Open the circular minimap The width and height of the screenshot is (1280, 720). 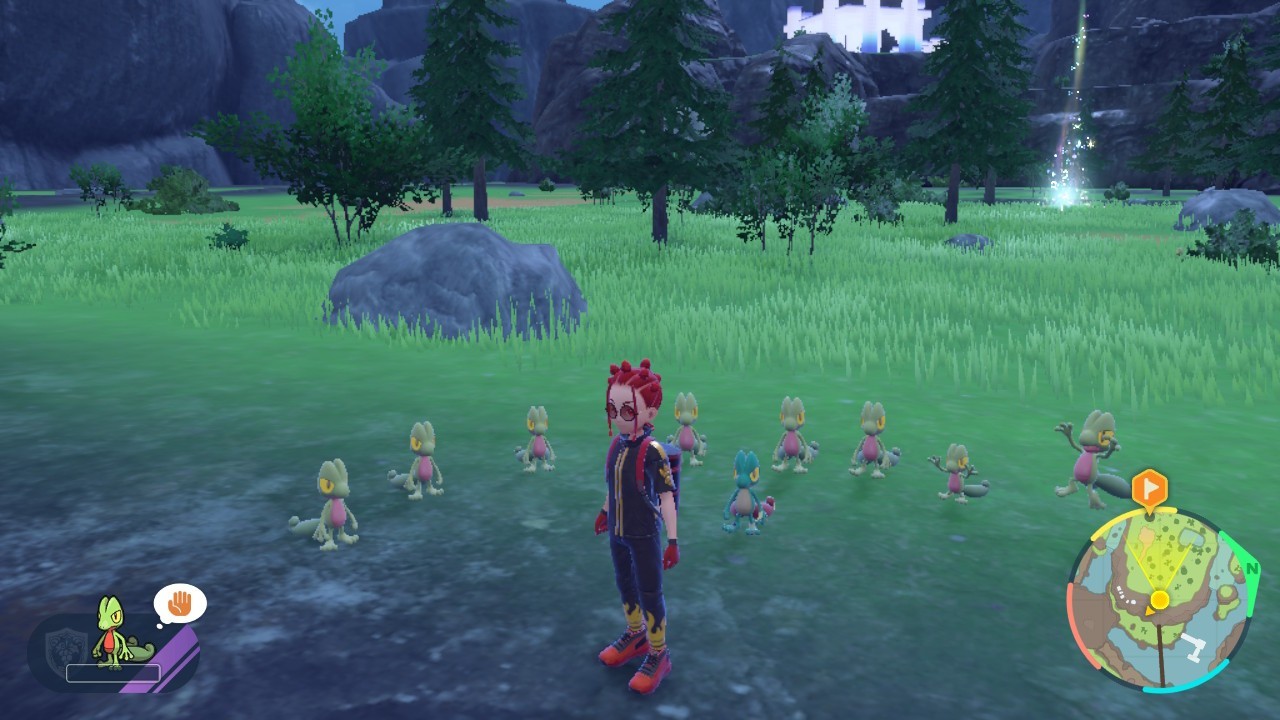point(1160,600)
